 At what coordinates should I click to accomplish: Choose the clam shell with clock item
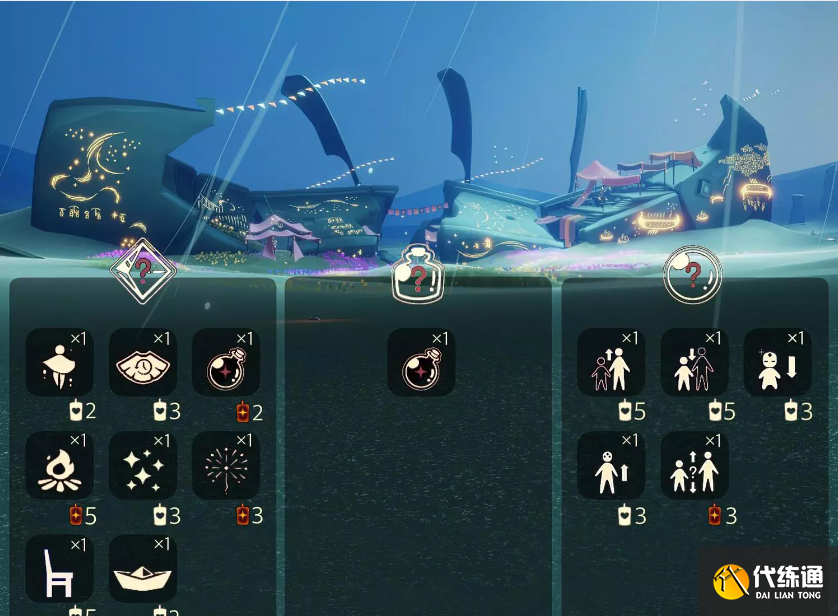tap(142, 363)
